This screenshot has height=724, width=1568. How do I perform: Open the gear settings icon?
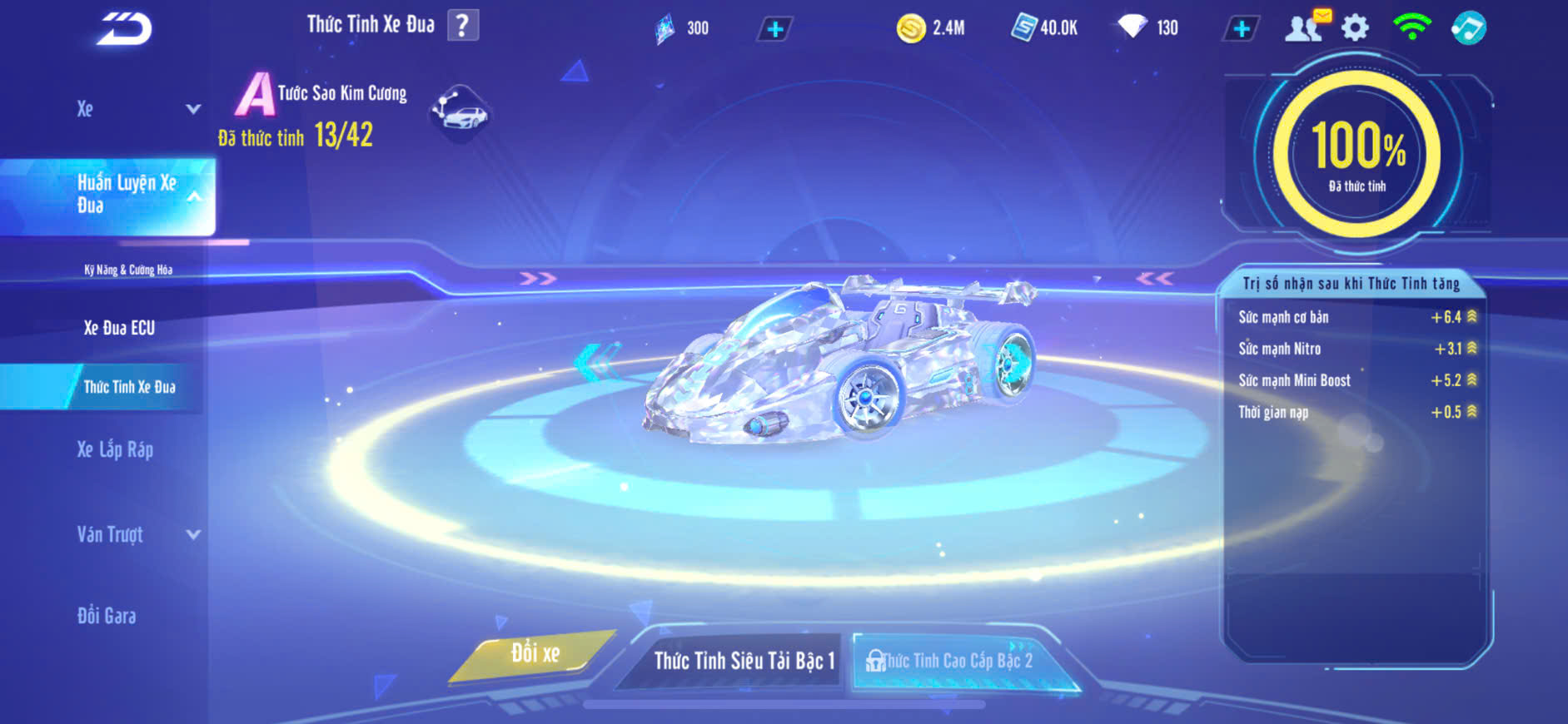click(1355, 28)
